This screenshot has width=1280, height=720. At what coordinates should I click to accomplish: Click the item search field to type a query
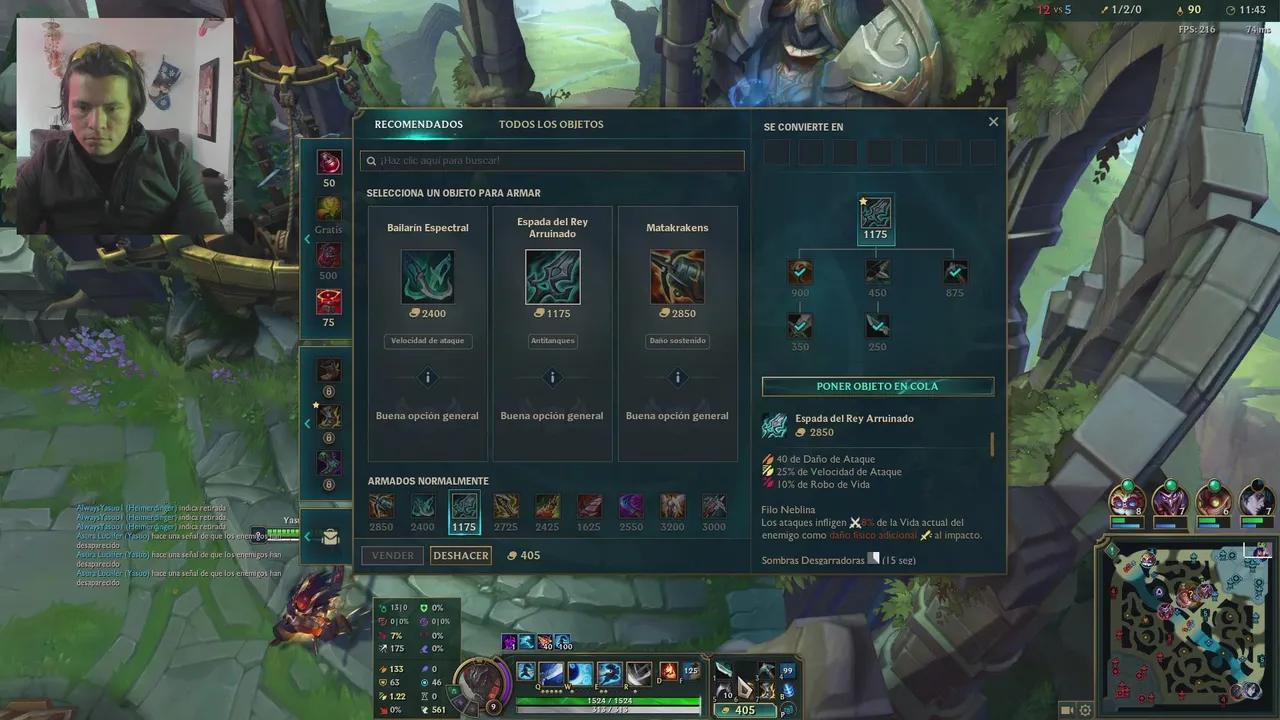[x=551, y=160]
